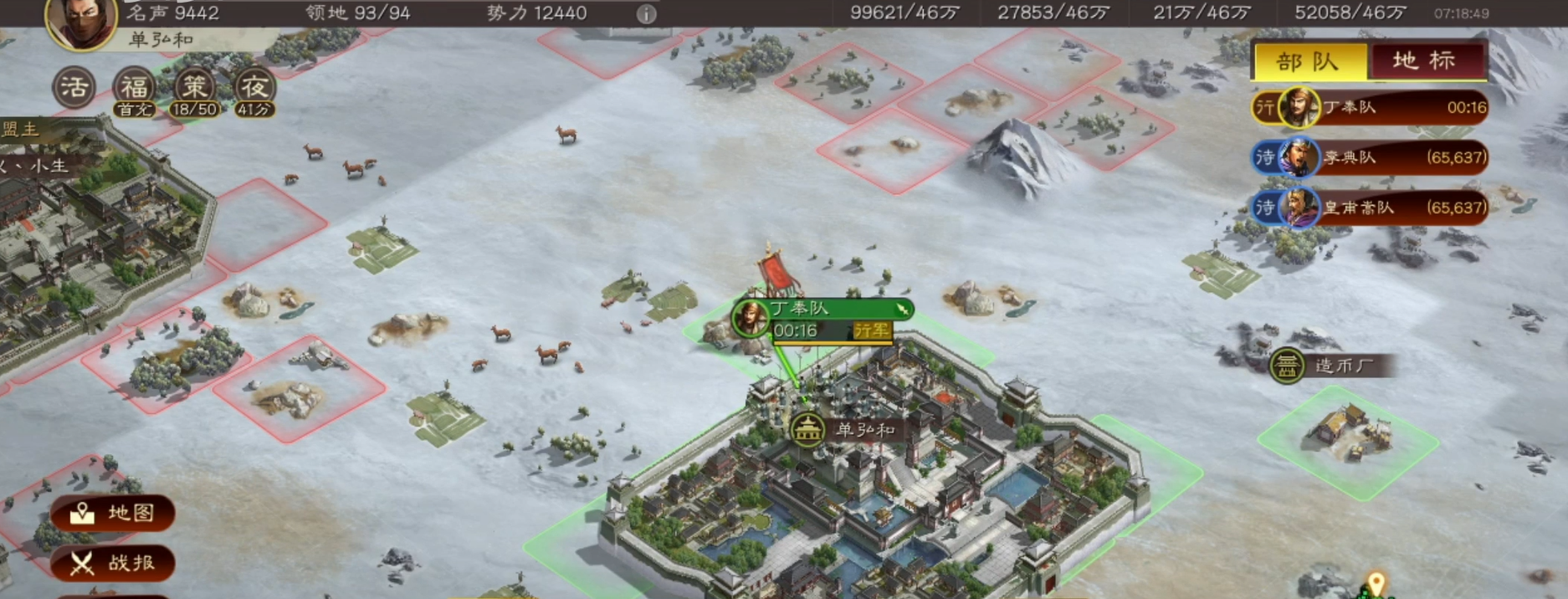Image resolution: width=1568 pixels, height=599 pixels.
Task: Switch to the 地标 tab
Action: 1424,61
